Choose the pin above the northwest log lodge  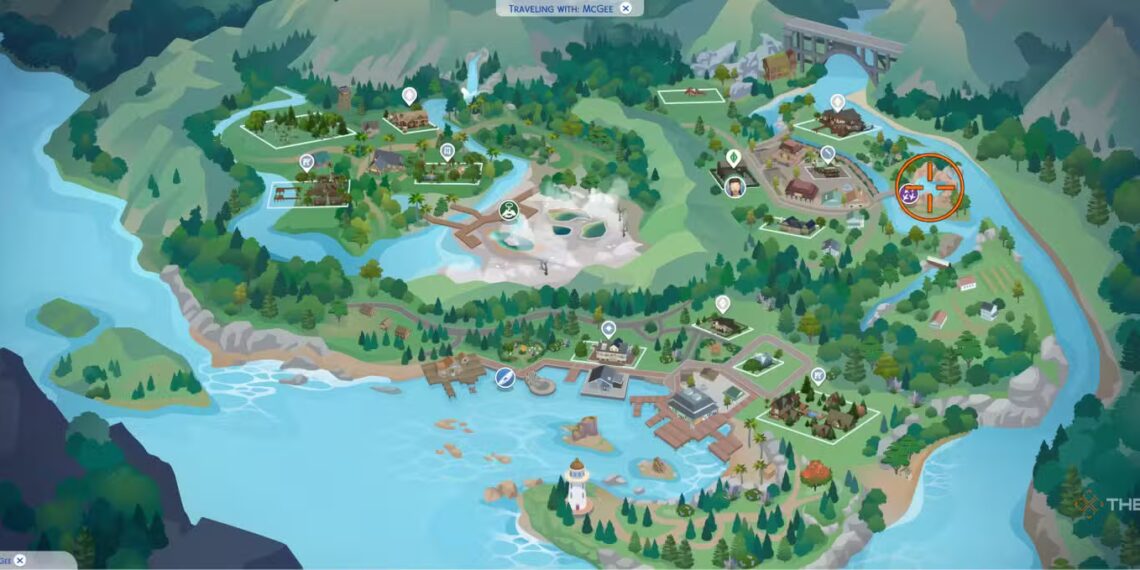408,95
